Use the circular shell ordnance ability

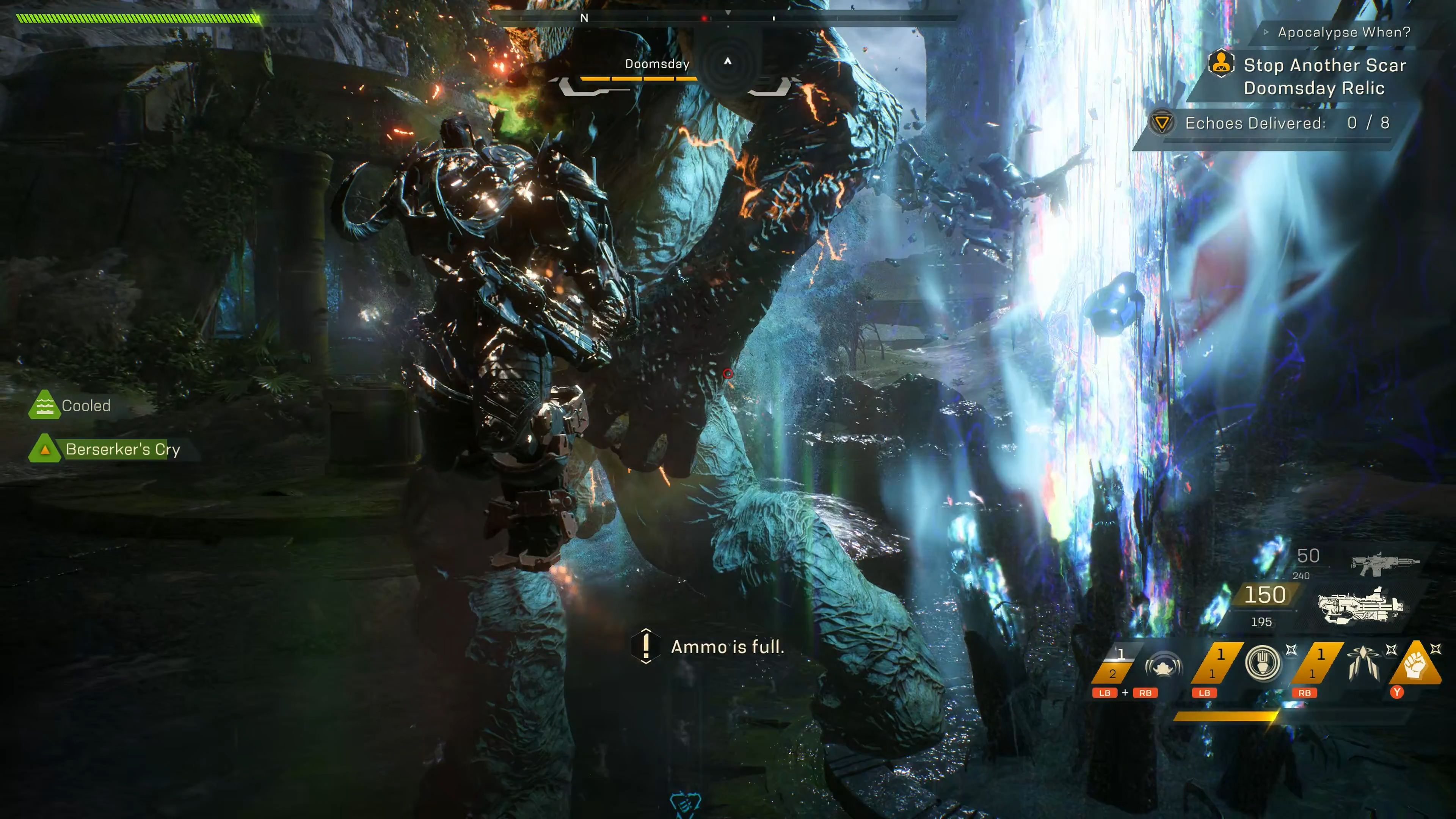1263,662
